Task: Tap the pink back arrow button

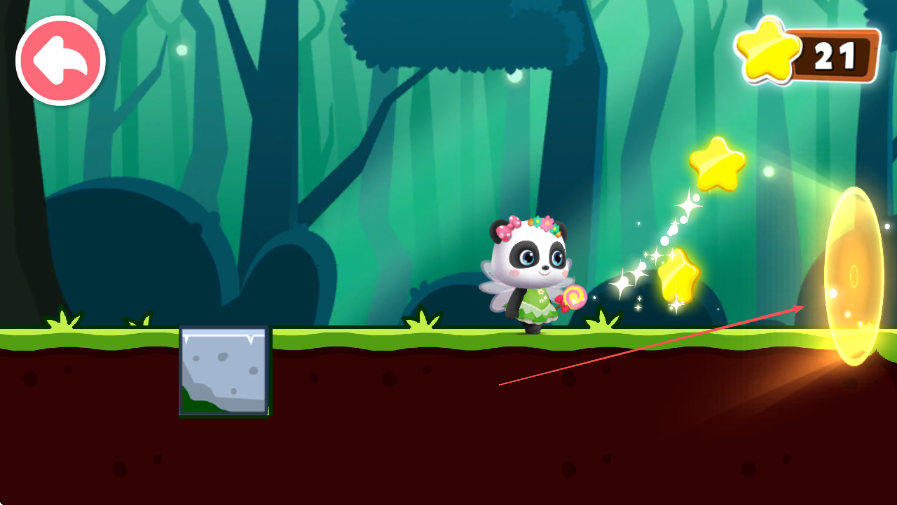Action: tap(60, 61)
